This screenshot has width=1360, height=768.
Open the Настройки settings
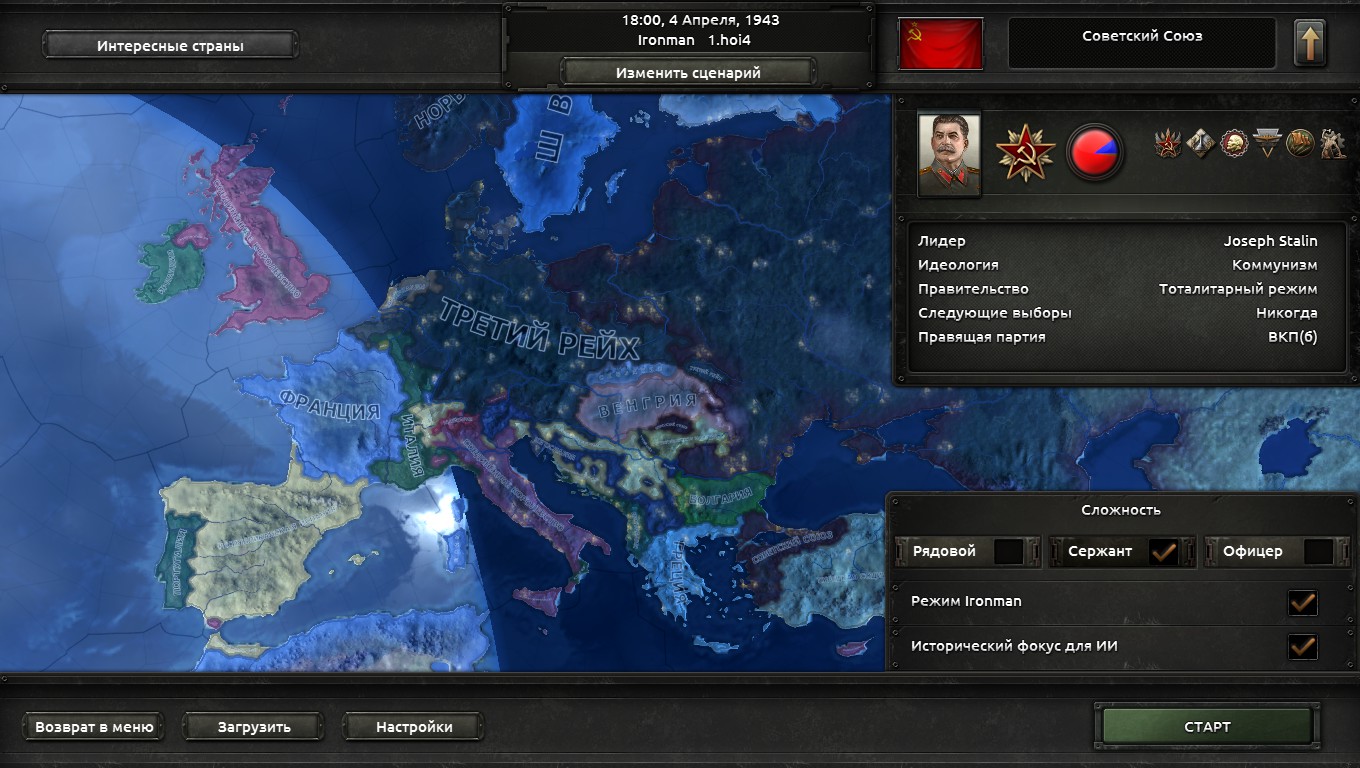pyautogui.click(x=414, y=727)
